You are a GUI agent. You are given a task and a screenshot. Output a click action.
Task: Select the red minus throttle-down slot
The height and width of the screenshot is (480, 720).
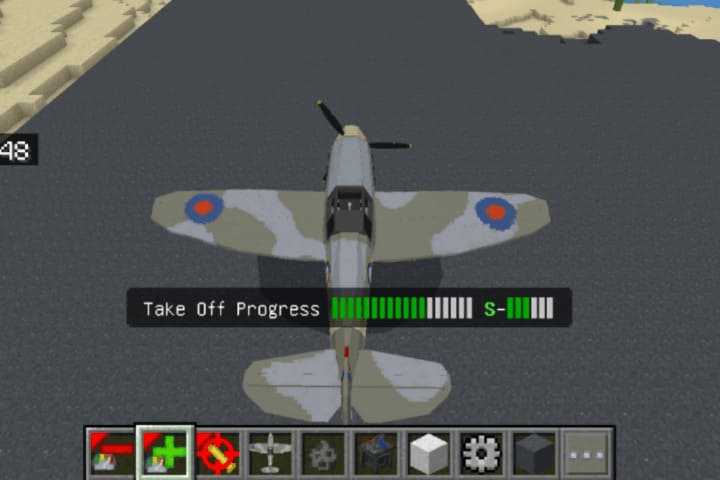pos(111,453)
